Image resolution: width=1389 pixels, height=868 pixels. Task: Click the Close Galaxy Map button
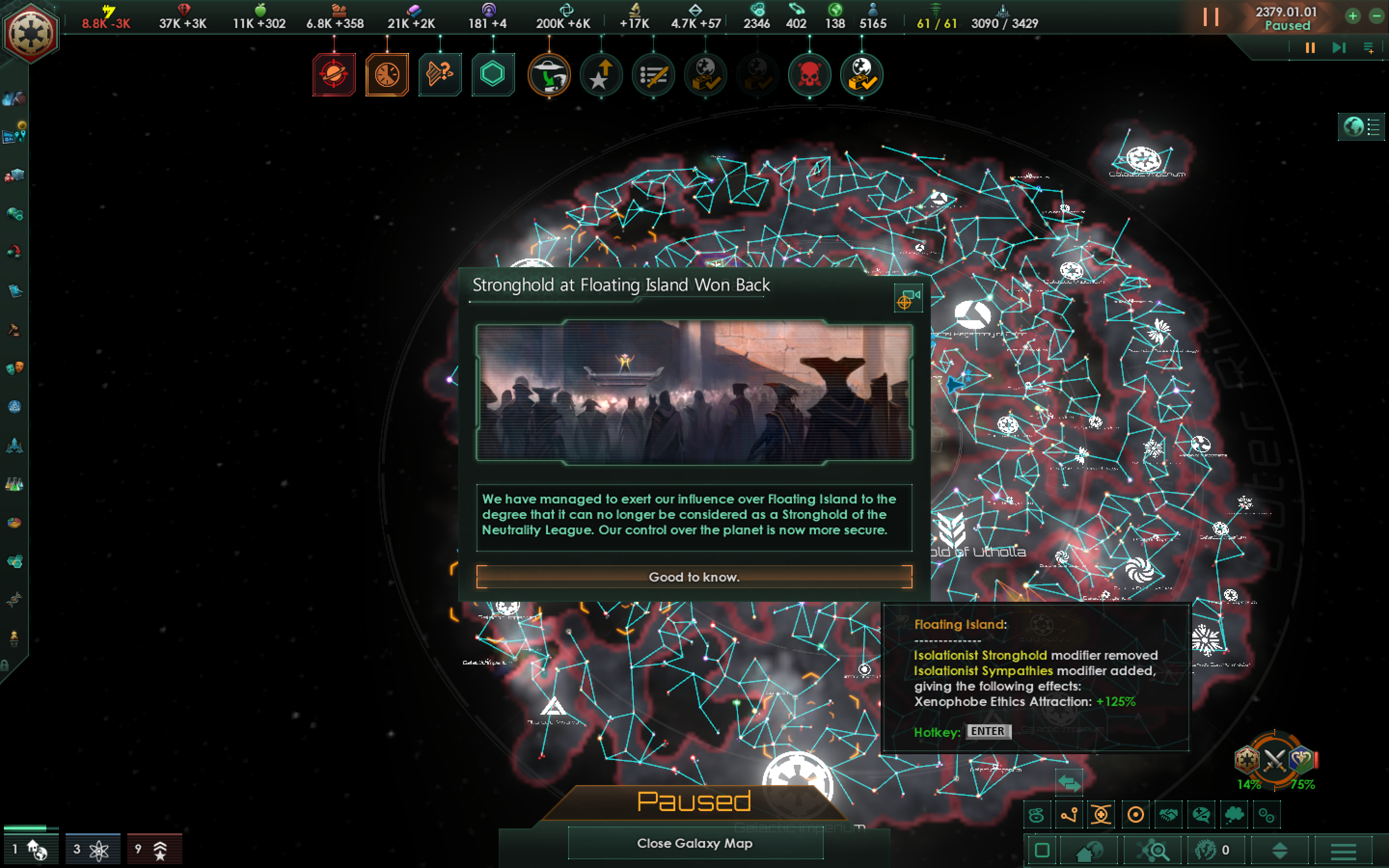695,843
